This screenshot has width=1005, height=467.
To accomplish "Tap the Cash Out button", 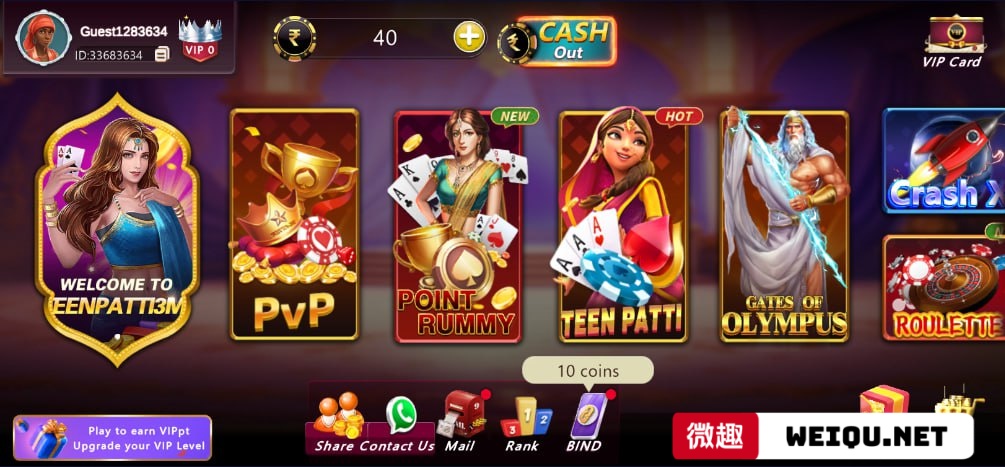I will [x=566, y=41].
